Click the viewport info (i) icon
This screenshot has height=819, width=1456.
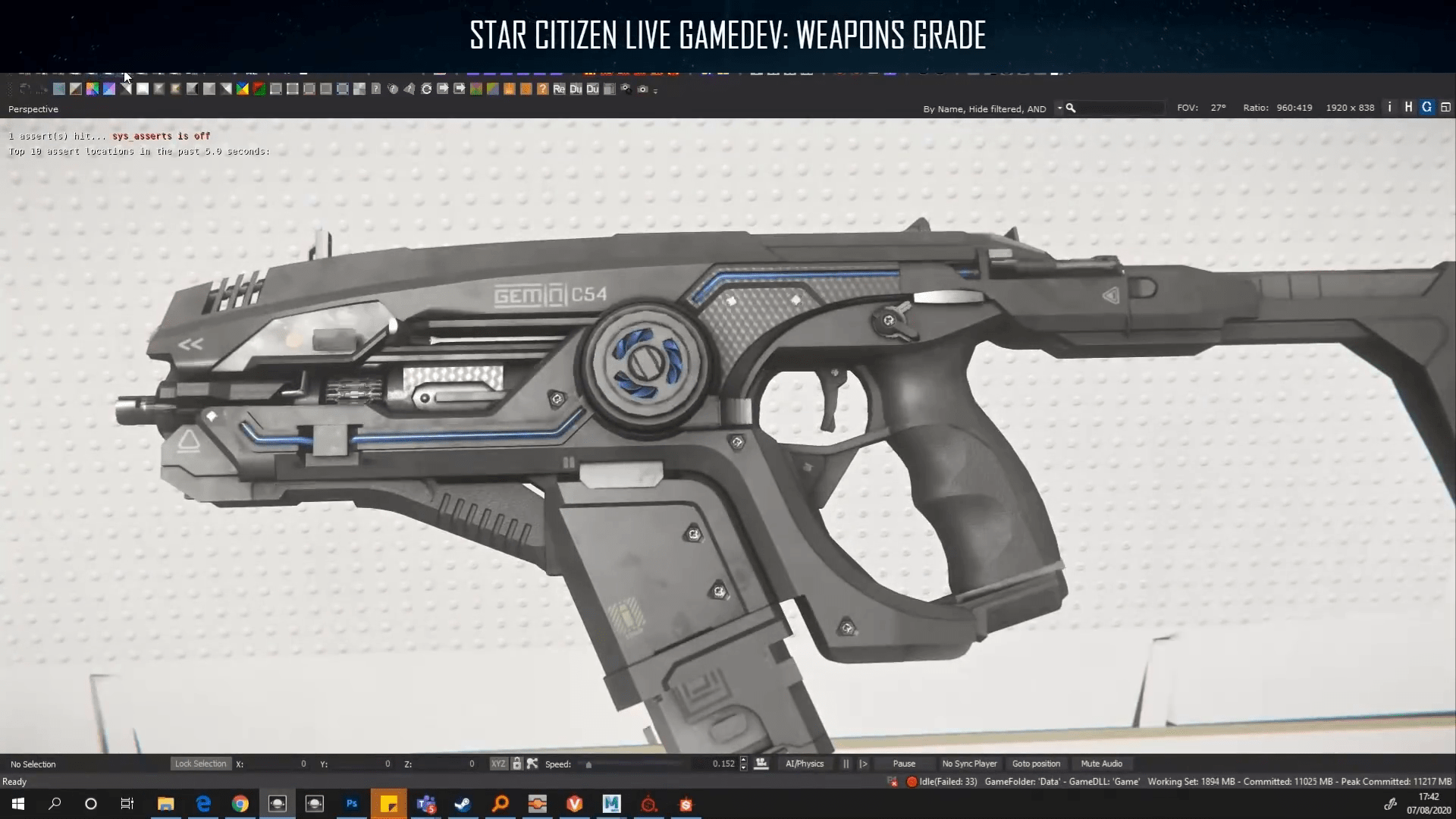(x=1389, y=107)
